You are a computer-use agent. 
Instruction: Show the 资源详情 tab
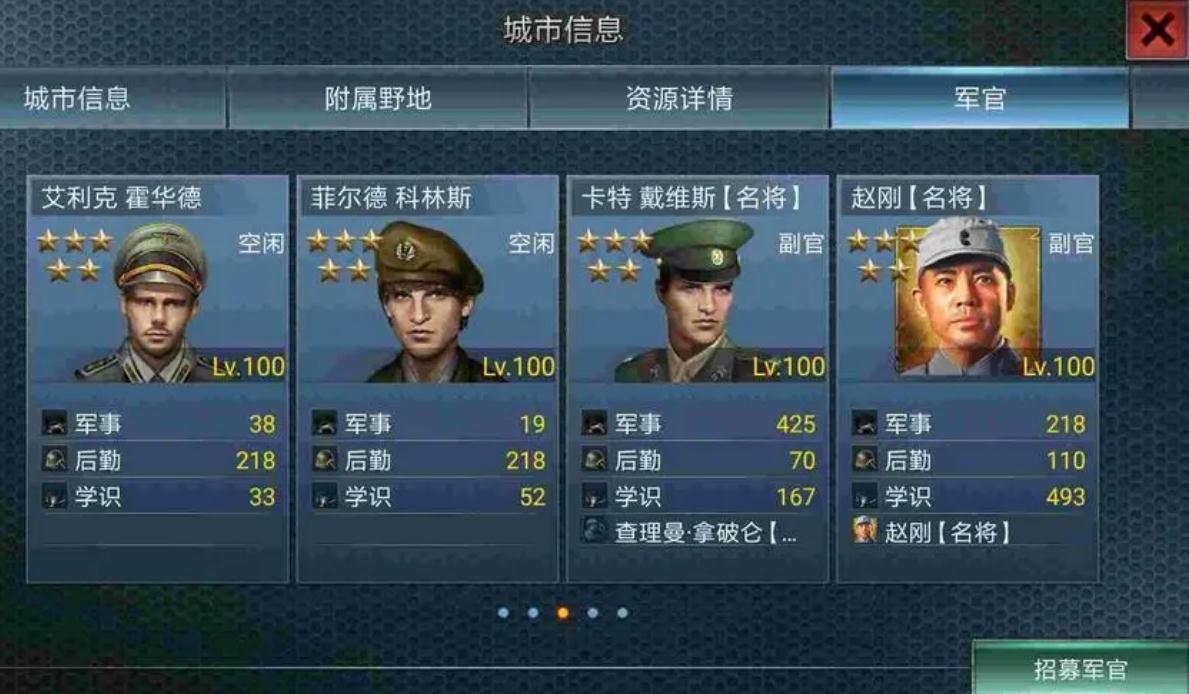[679, 98]
